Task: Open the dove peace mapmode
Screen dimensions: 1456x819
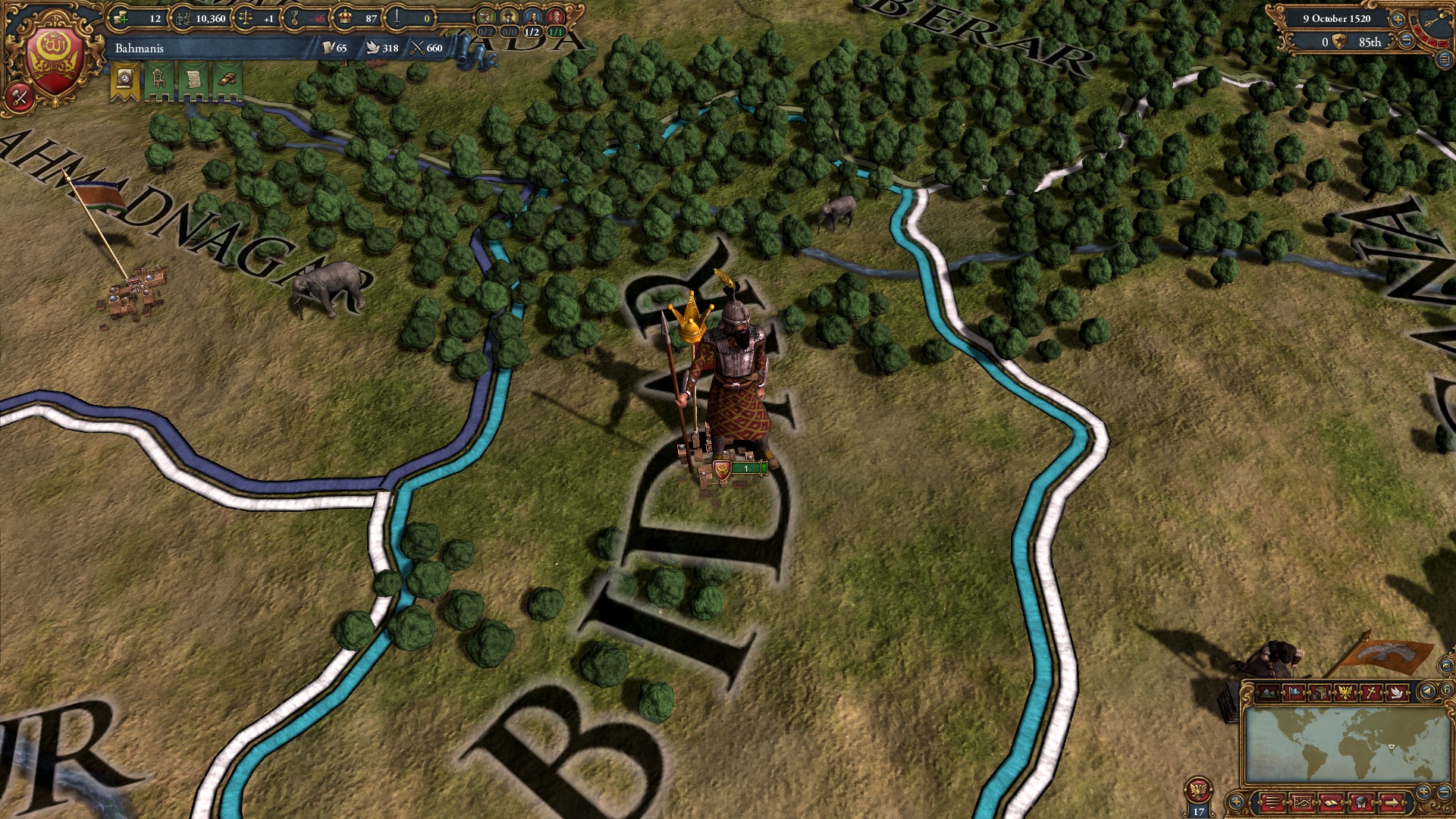Action: 1398,692
